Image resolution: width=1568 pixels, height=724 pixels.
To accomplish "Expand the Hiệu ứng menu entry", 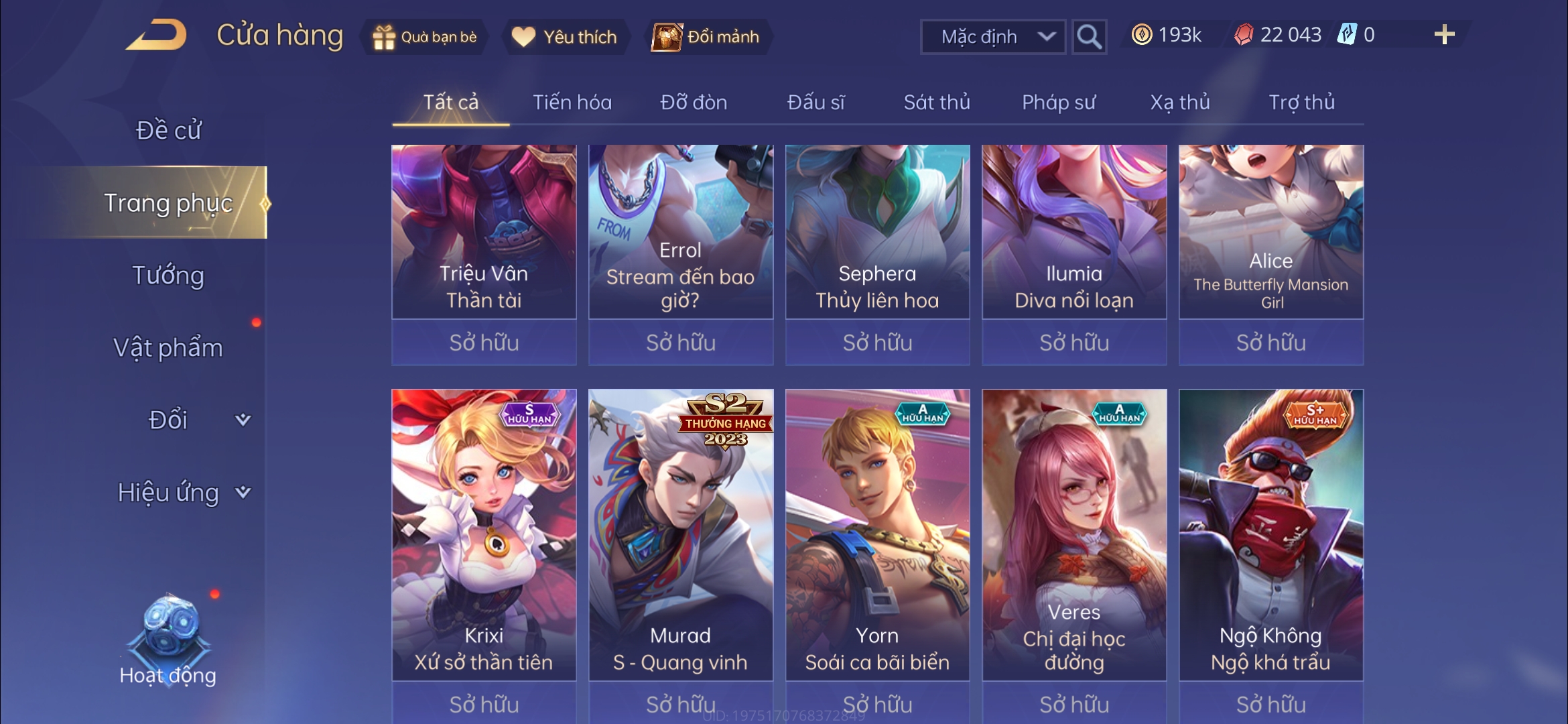I will [x=181, y=493].
